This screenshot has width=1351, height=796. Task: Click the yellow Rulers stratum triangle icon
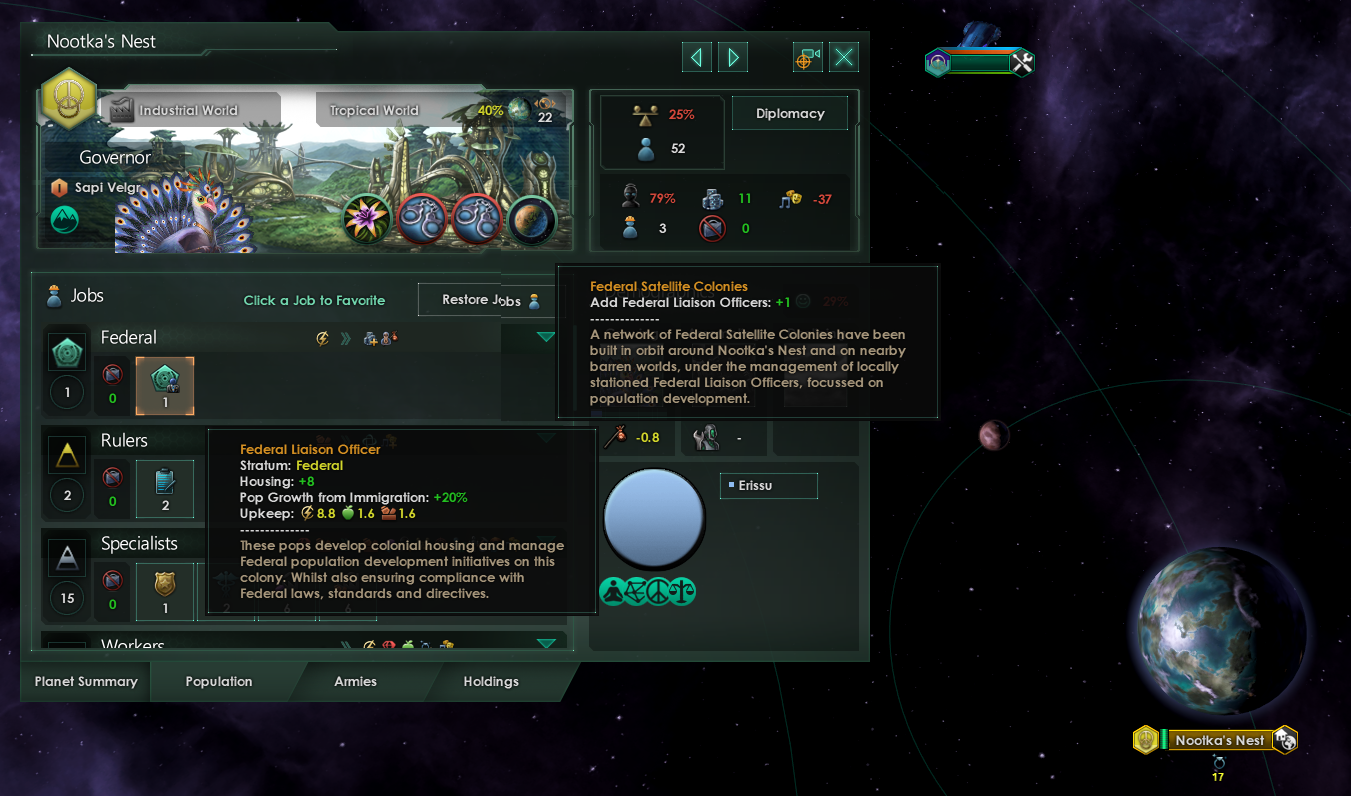[66, 454]
